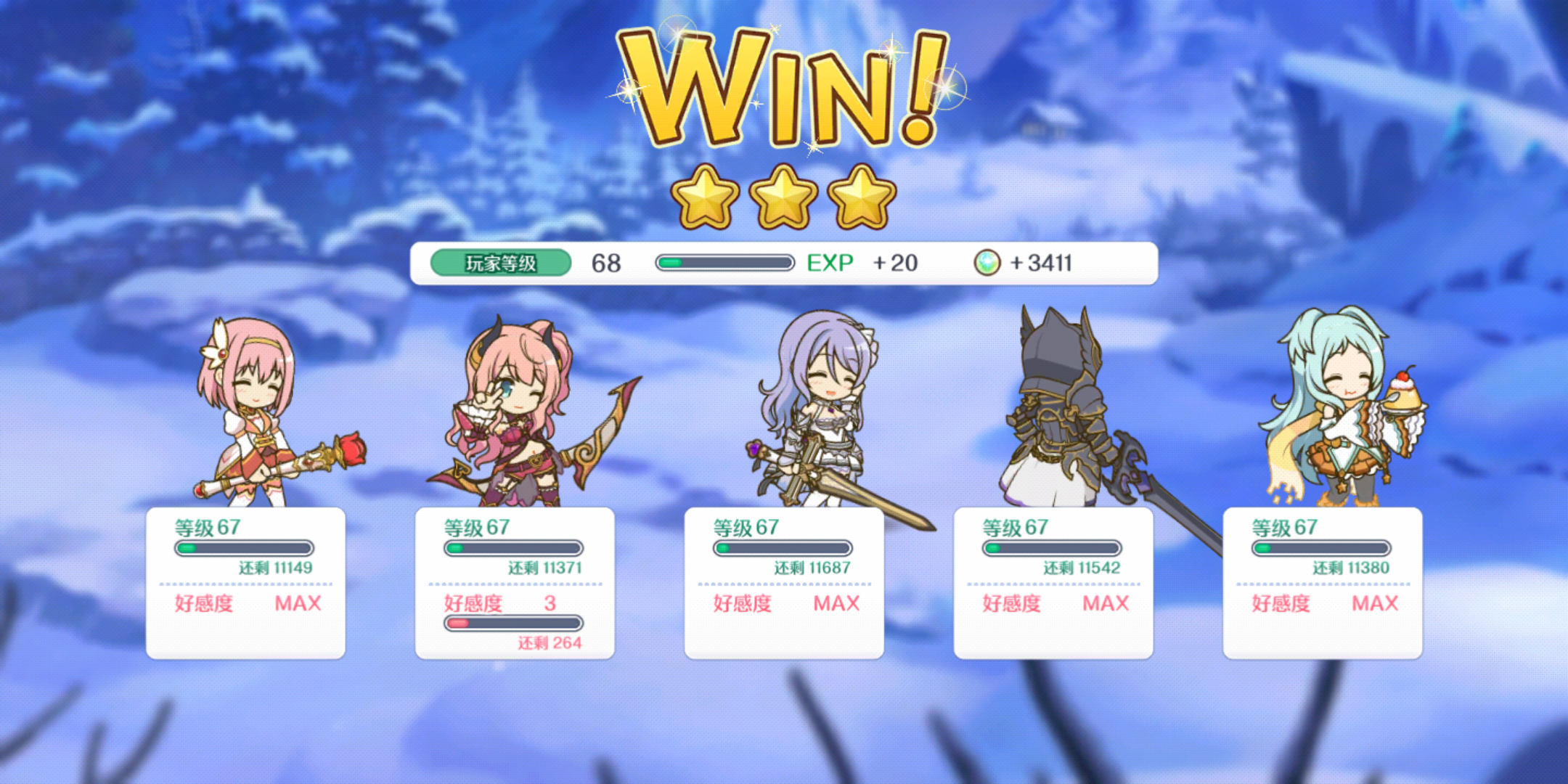The width and height of the screenshot is (1568, 784).
Task: Click the silver swordswoman's level progress bar
Action: pos(783,549)
